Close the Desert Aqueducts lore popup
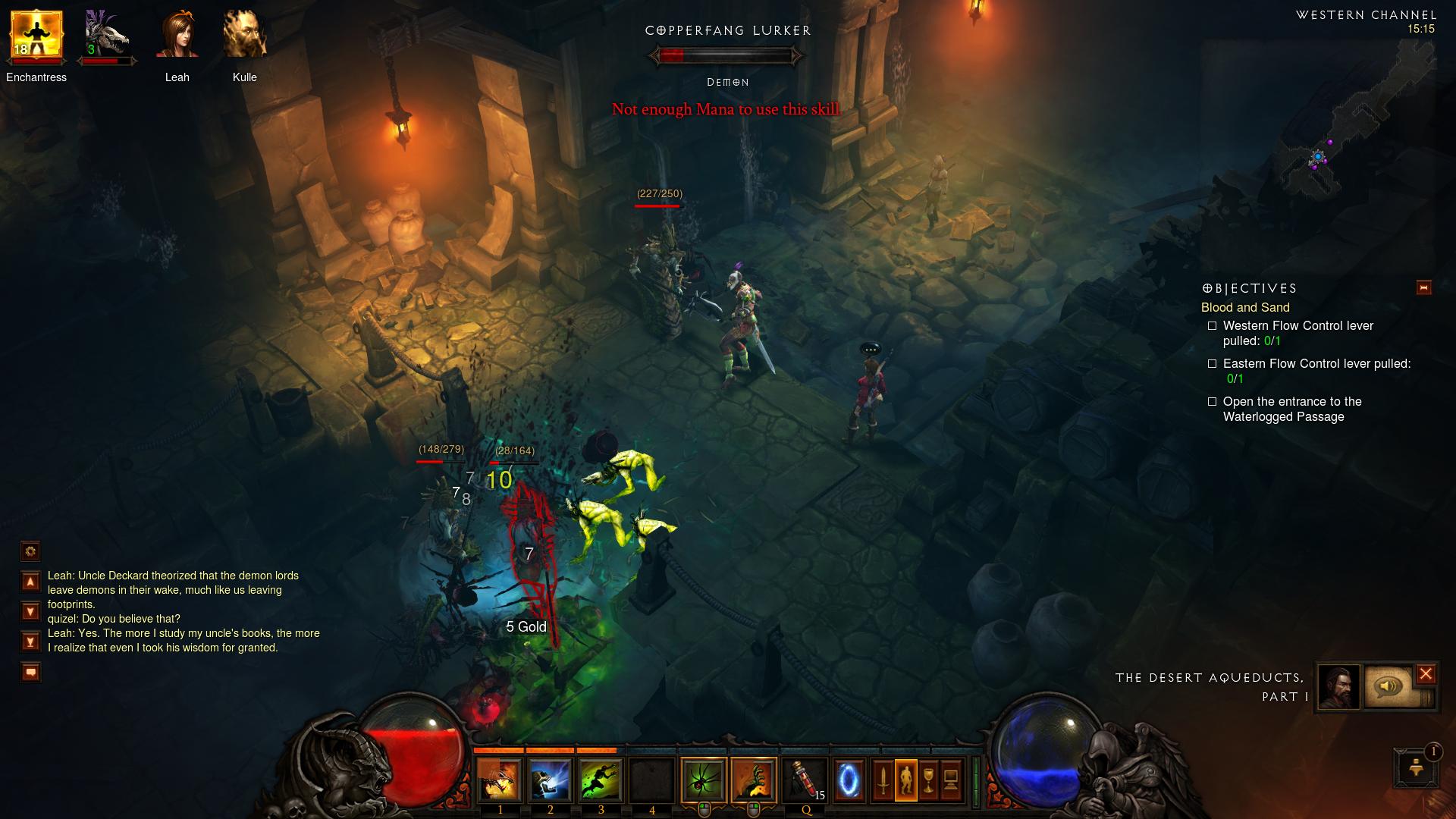 click(x=1426, y=673)
